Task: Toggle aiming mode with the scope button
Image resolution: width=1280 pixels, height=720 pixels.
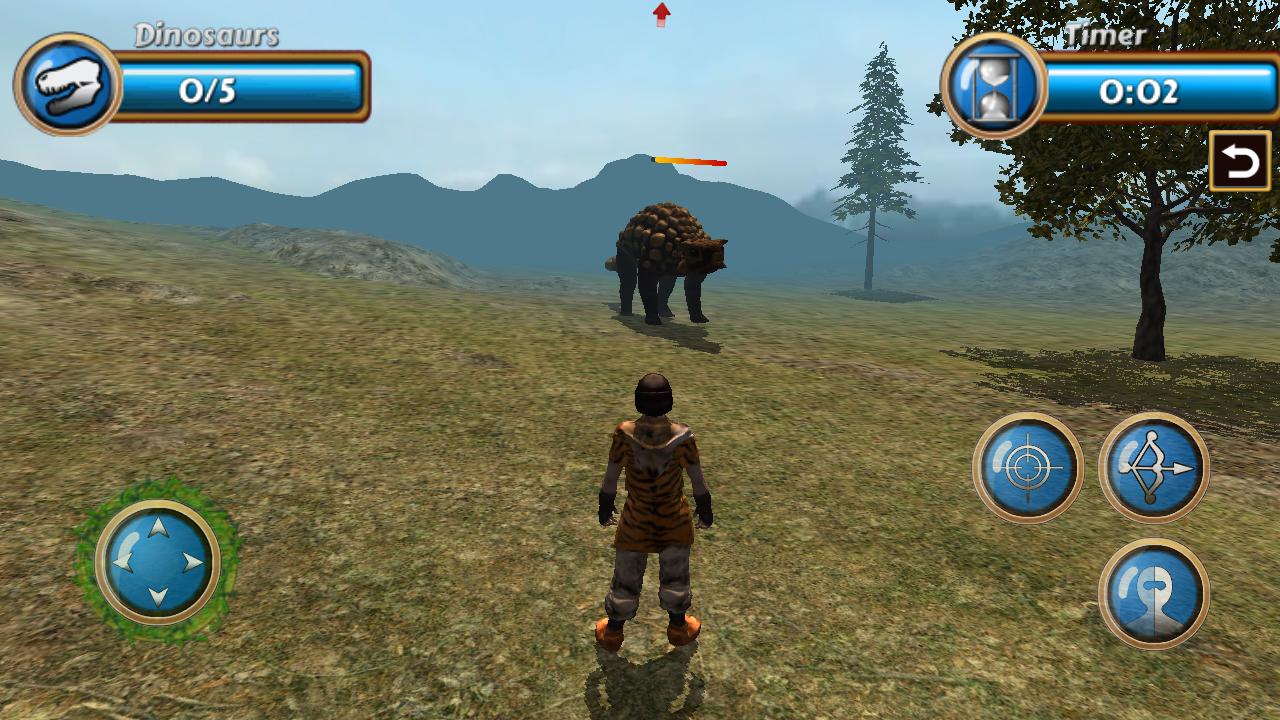Action: [x=1028, y=465]
